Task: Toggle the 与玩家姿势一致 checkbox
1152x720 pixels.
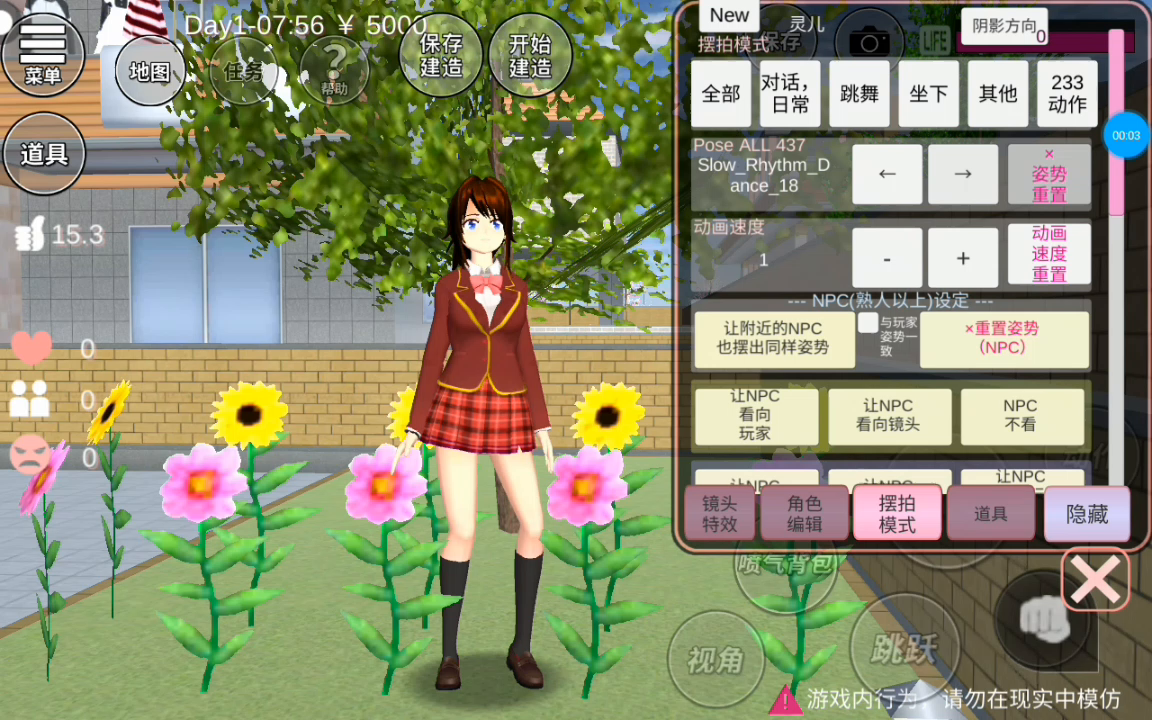Action: pos(868,323)
